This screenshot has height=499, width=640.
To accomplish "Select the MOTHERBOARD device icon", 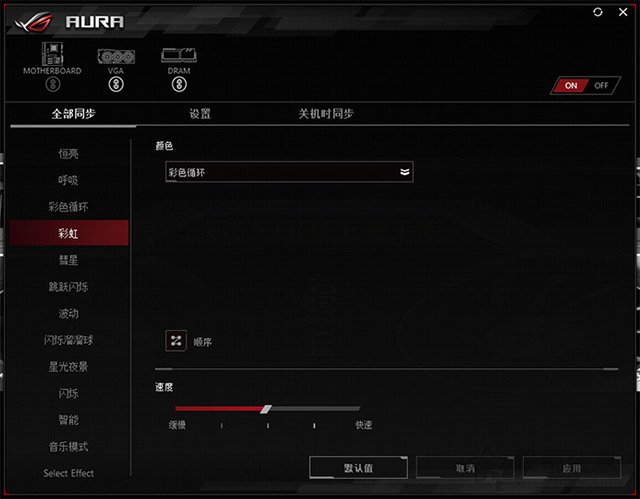I will [51, 56].
